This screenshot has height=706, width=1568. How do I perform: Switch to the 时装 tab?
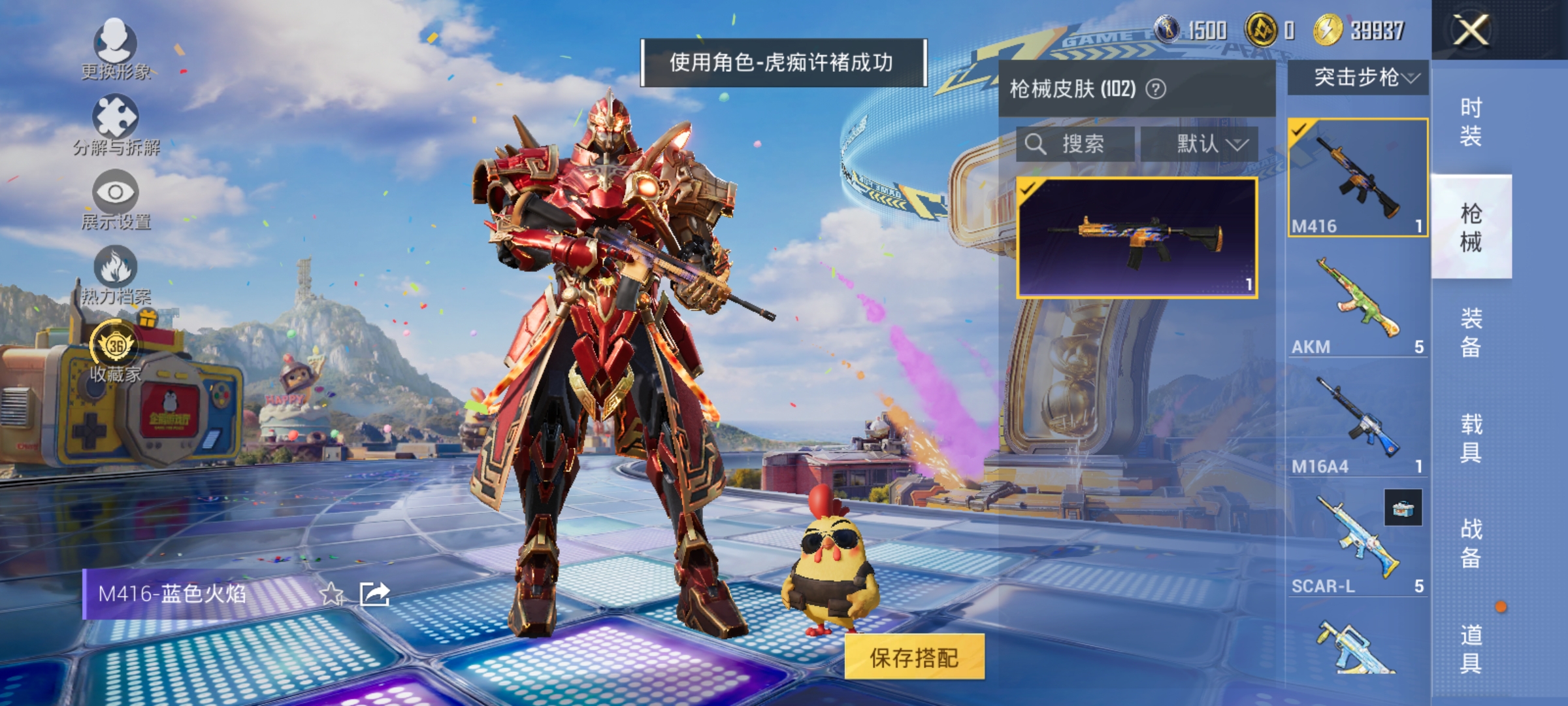click(1472, 121)
